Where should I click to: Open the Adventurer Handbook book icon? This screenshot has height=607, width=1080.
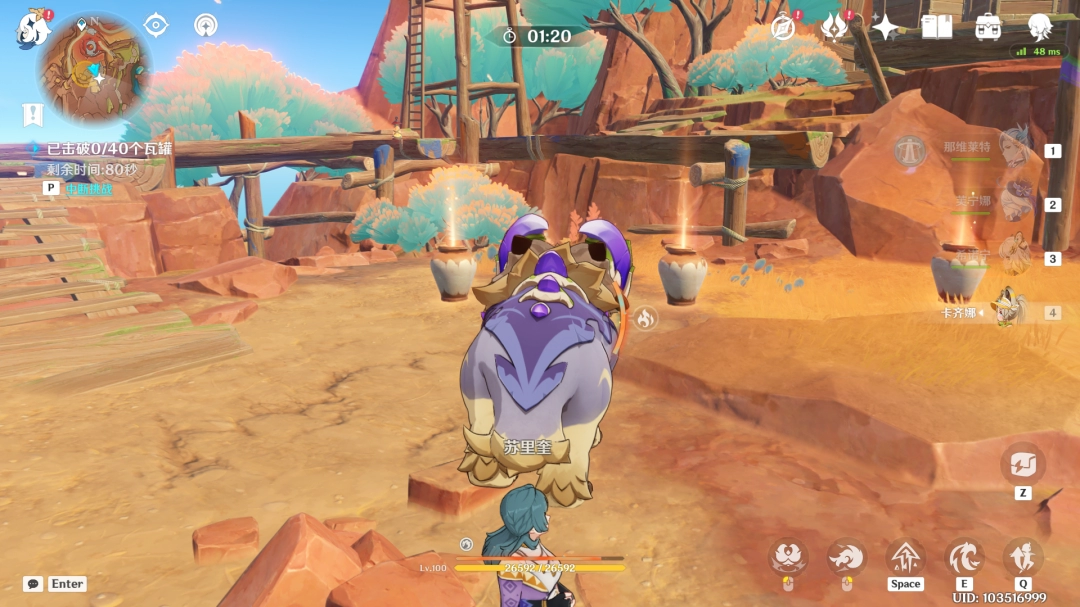coord(937,27)
